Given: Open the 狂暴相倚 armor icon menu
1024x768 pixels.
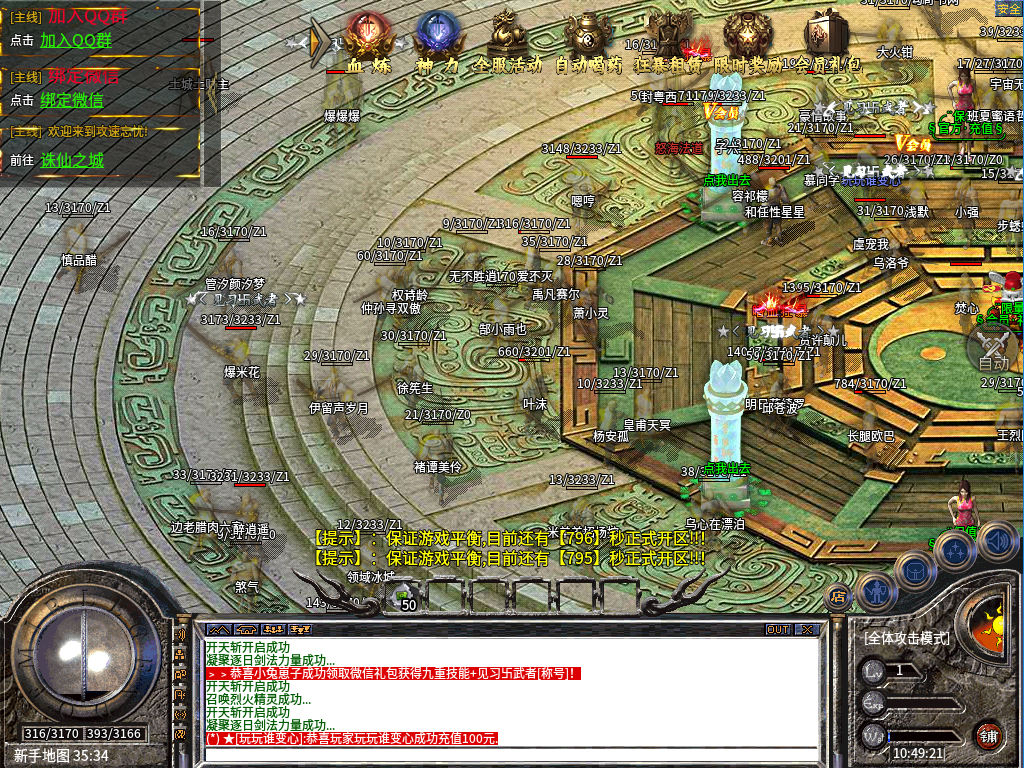Looking at the screenshot, I should 668,38.
